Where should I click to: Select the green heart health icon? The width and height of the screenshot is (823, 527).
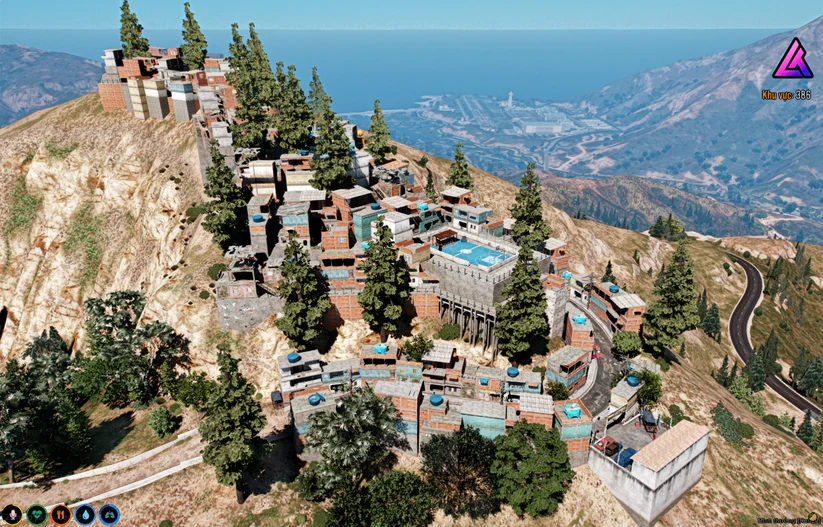point(37,515)
